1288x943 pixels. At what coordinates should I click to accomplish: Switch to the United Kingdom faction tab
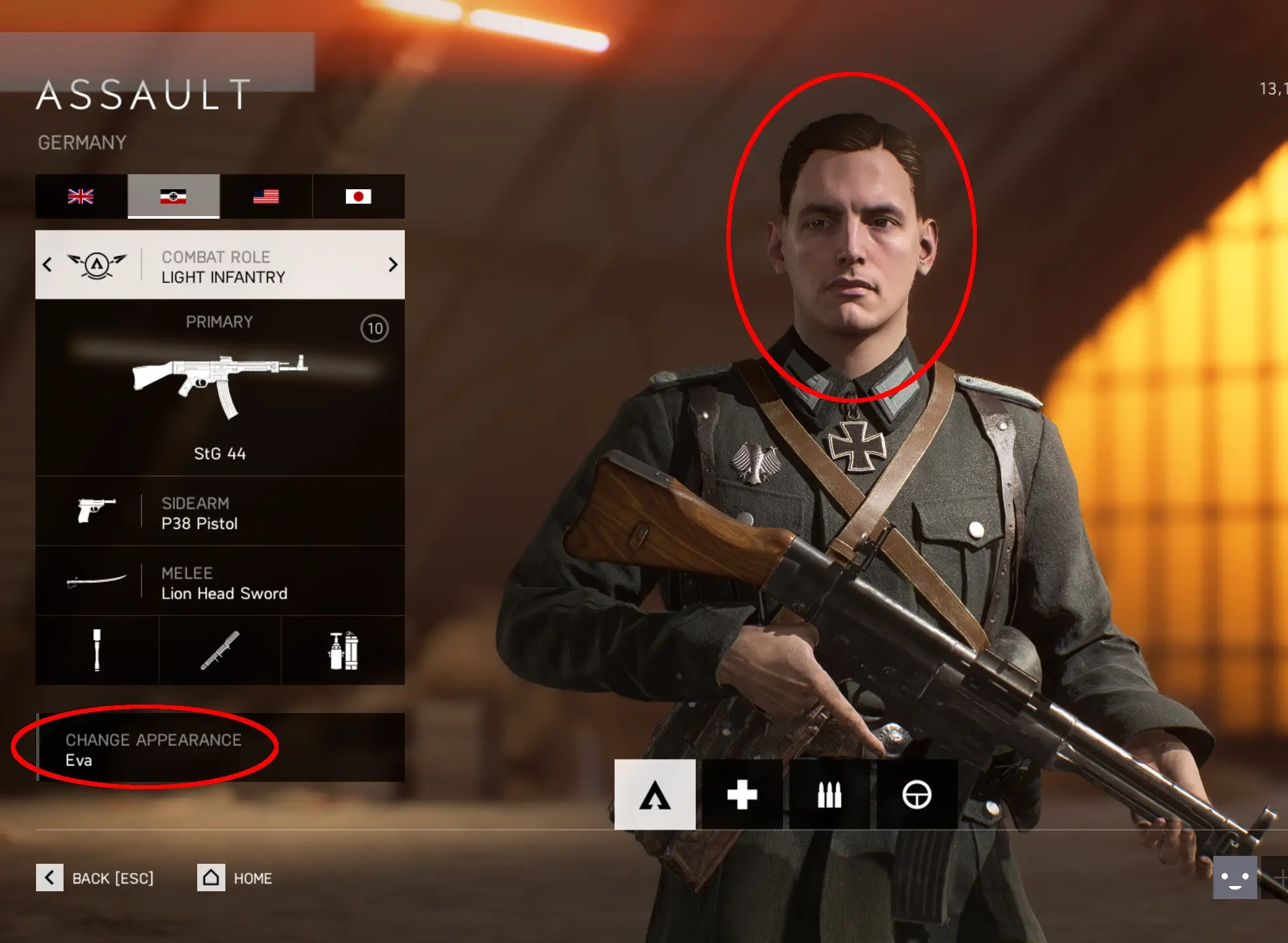click(81, 196)
